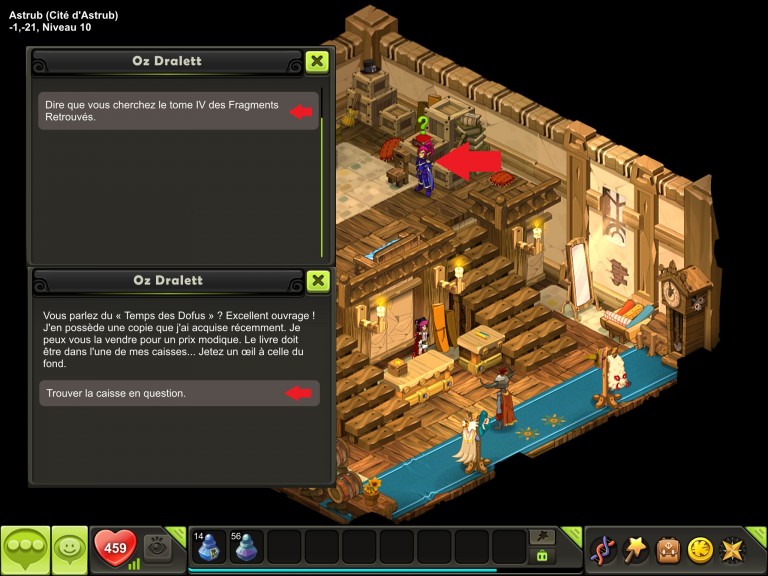The height and width of the screenshot is (576, 768).
Task: Open the magic wand spells menu
Action: [x=636, y=549]
